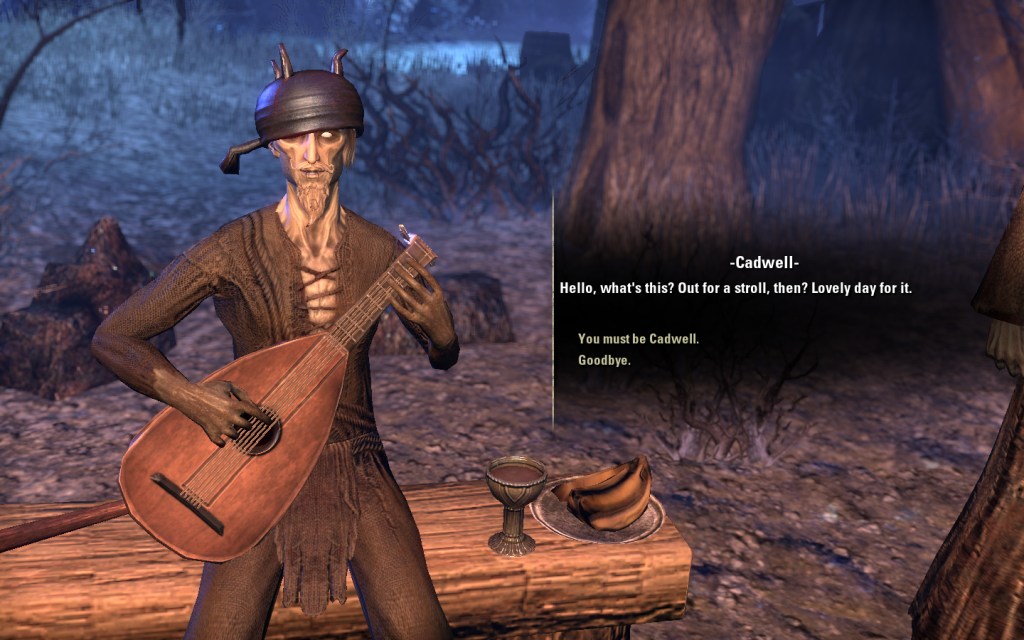
Task: Select the Goodbye dialogue option
Action: pos(604,360)
